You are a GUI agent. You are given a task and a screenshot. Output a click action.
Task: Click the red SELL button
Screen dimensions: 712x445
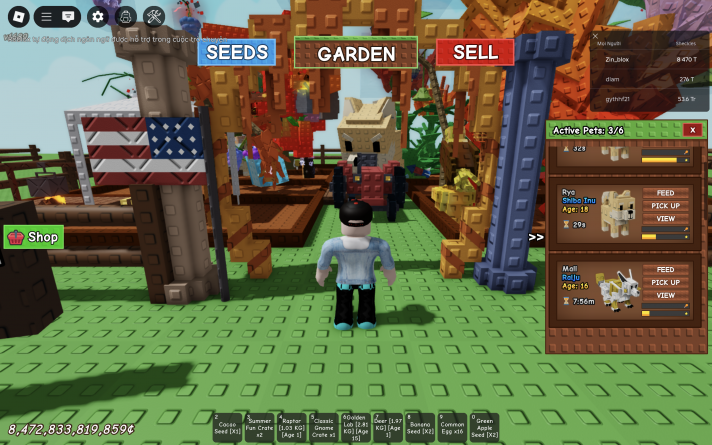[x=475, y=52]
